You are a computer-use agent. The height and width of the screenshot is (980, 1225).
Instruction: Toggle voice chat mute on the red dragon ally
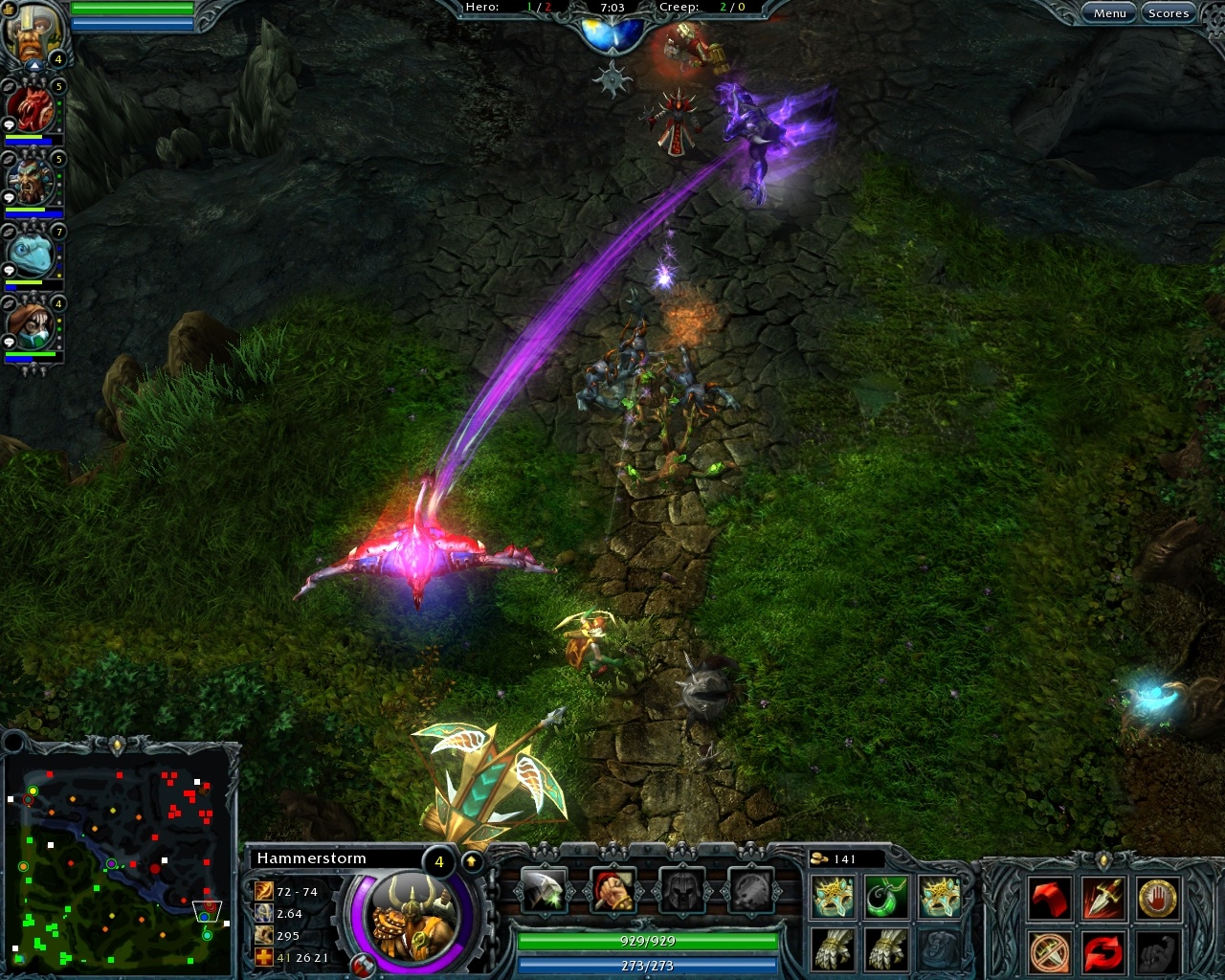coord(9,87)
